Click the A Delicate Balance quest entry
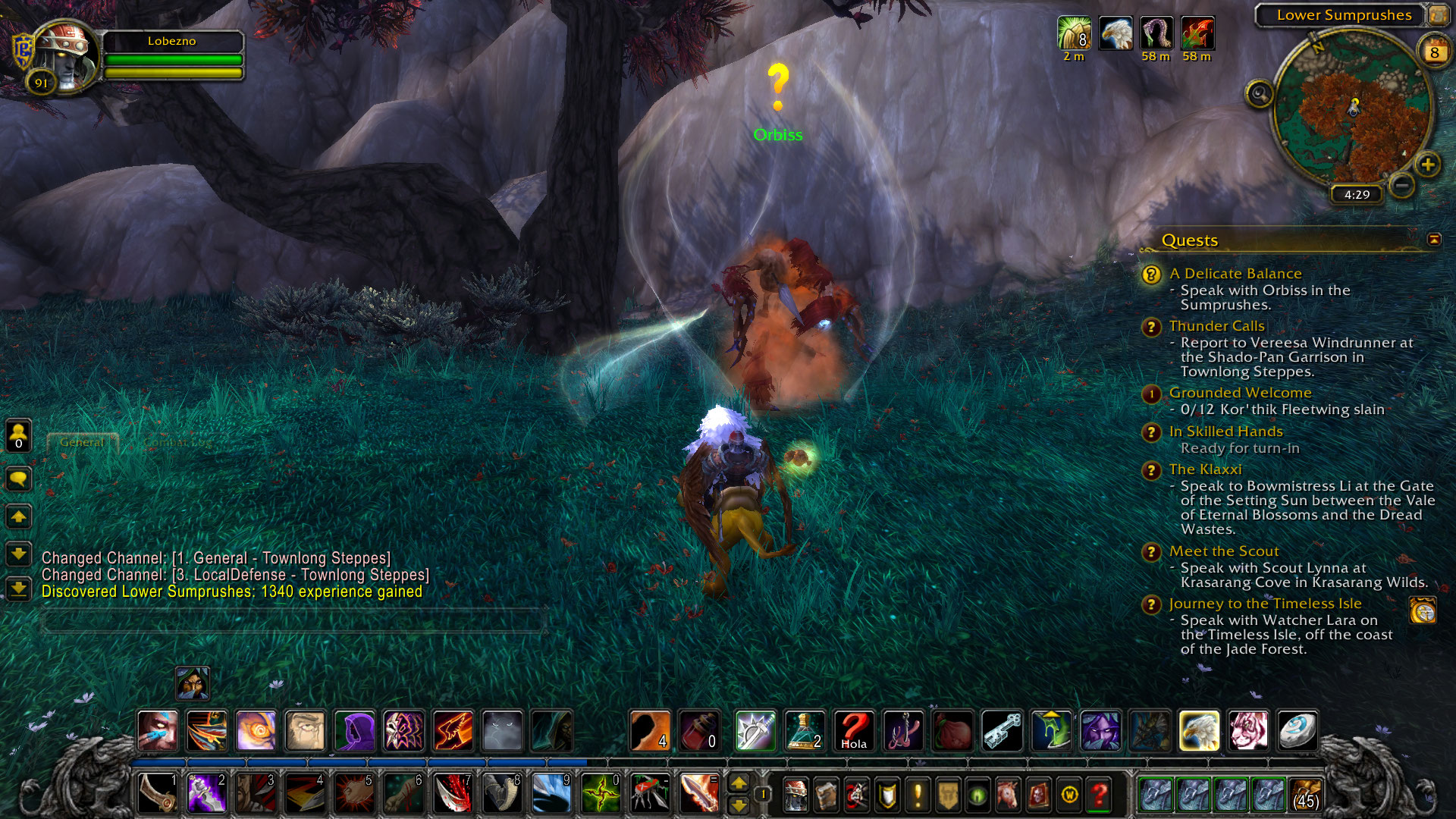Viewport: 1456px width, 819px height. tap(1235, 274)
